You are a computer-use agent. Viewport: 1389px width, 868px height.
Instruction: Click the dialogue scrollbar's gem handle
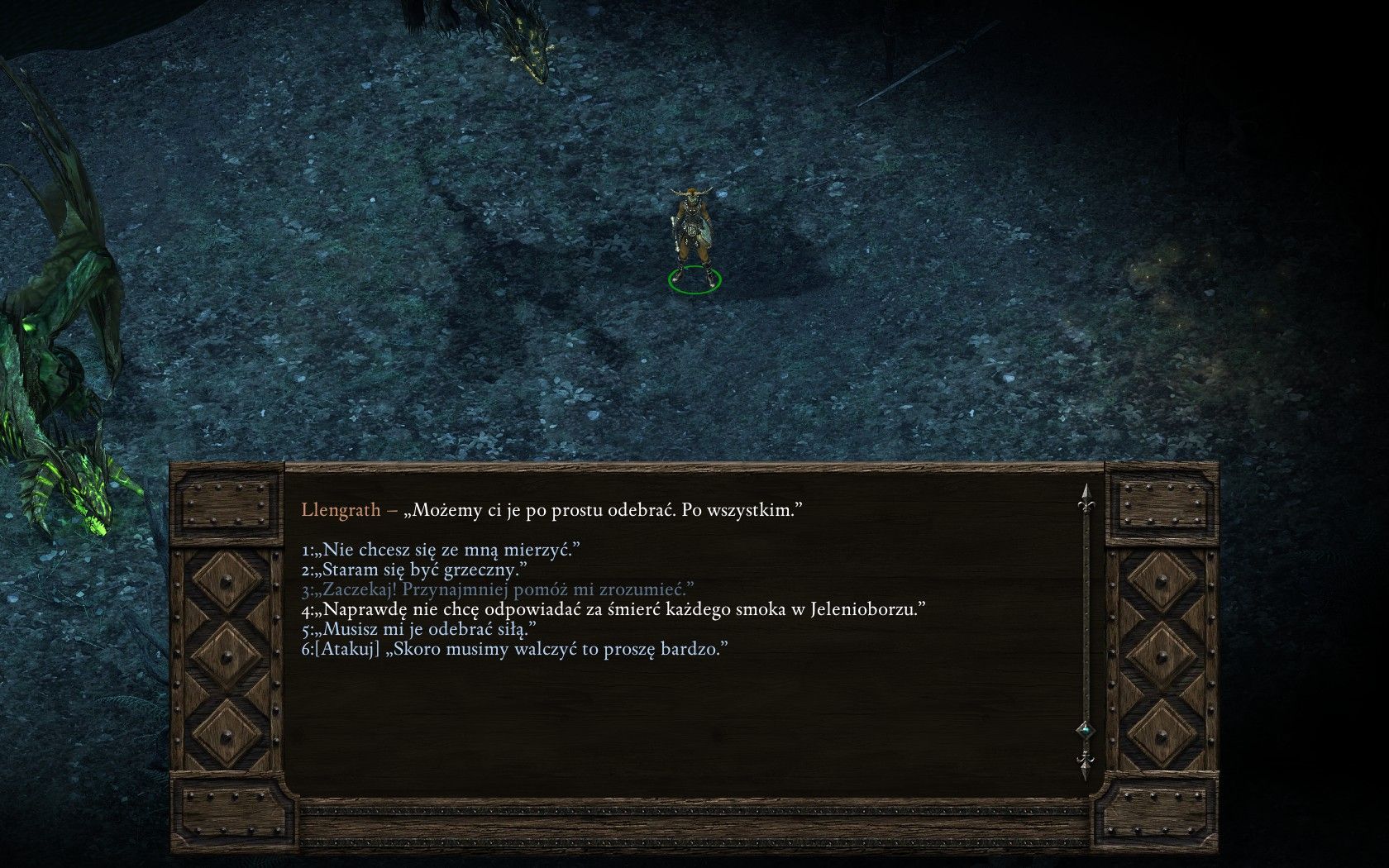[1085, 731]
